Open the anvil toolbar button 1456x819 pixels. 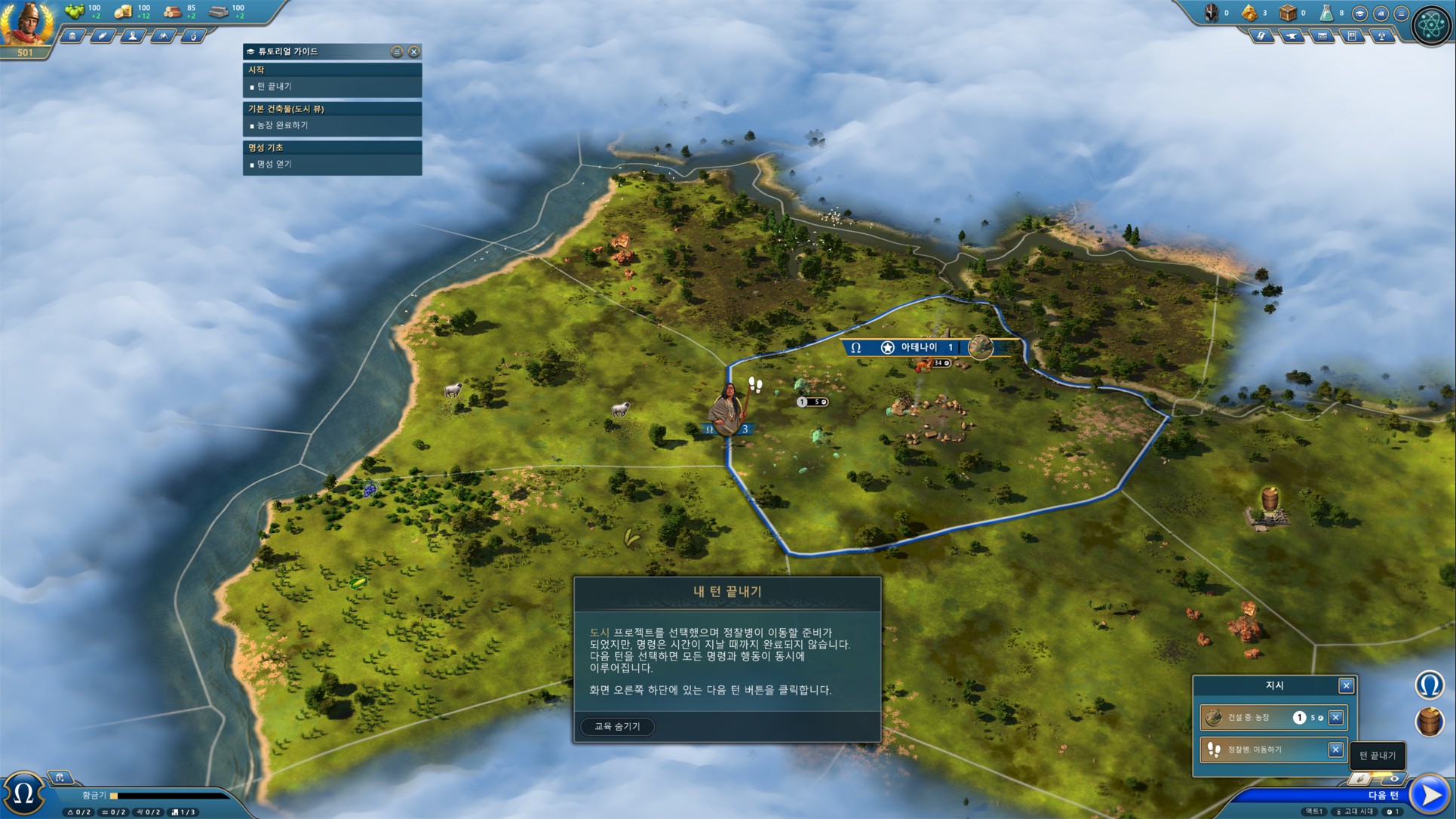click(x=1292, y=35)
